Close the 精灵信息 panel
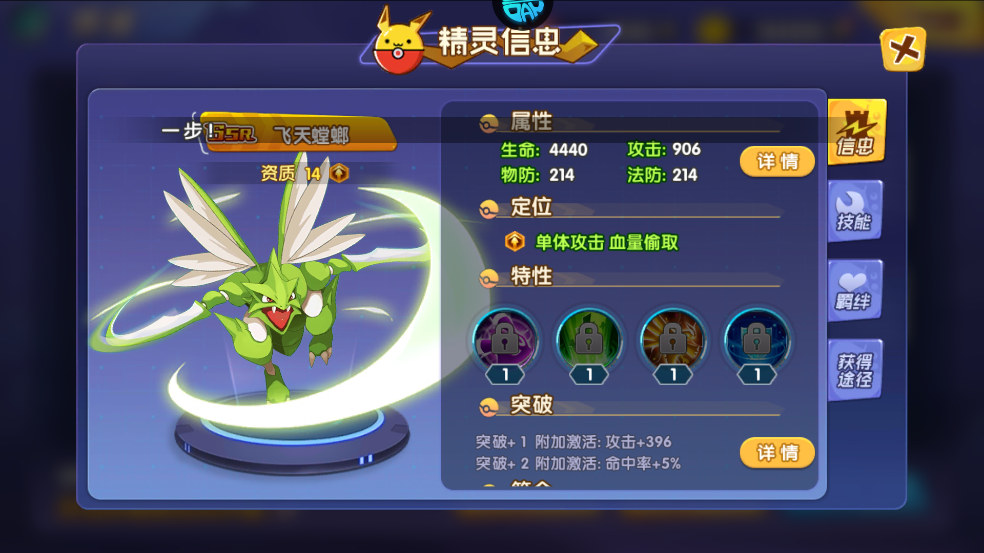 (x=903, y=49)
